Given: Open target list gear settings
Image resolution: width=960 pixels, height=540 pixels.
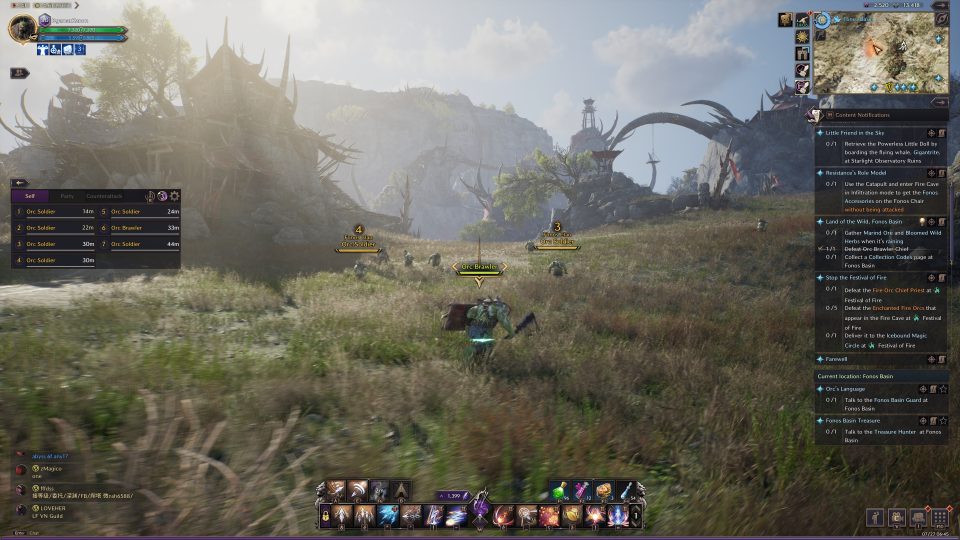Looking at the screenshot, I should point(175,196).
